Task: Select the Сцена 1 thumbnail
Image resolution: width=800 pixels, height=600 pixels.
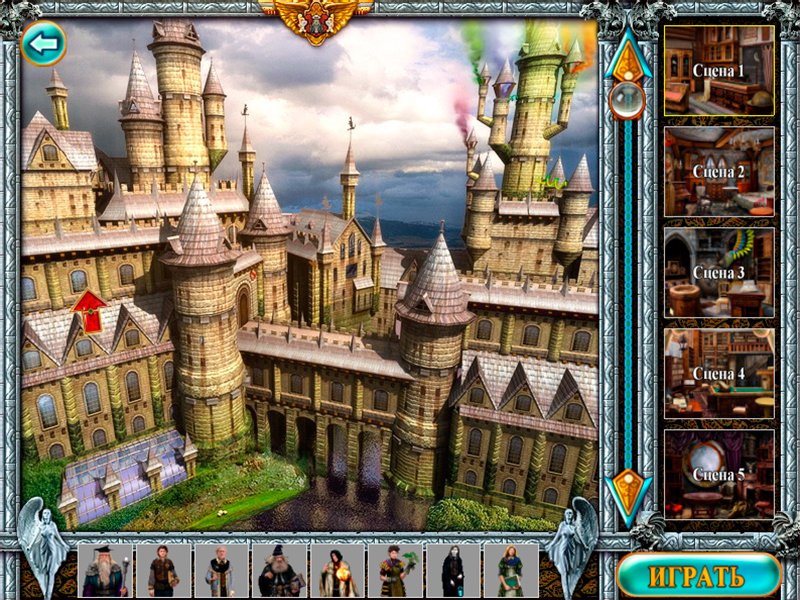Action: click(719, 71)
